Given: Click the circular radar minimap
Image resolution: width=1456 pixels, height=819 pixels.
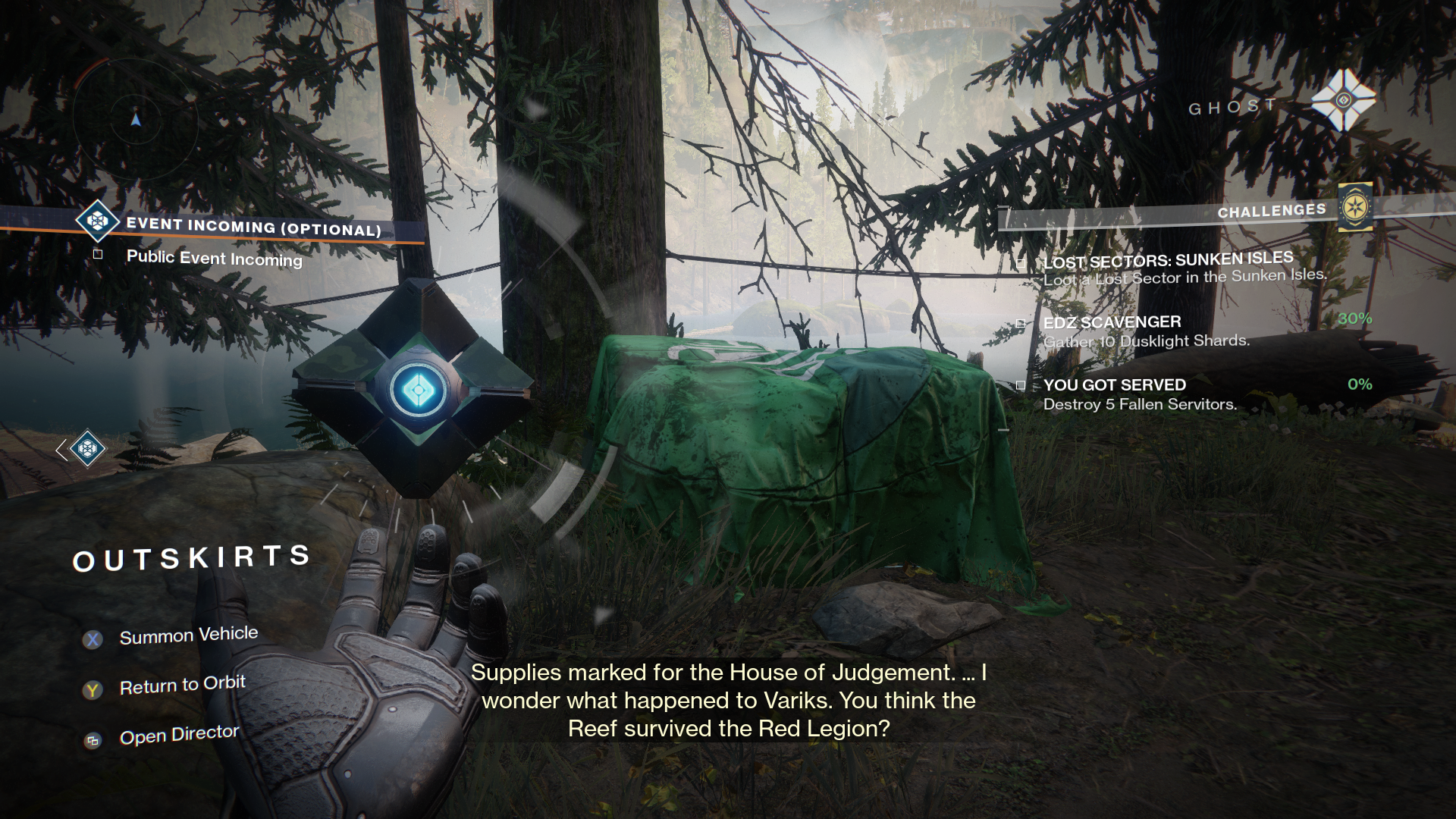Looking at the screenshot, I should [x=136, y=119].
